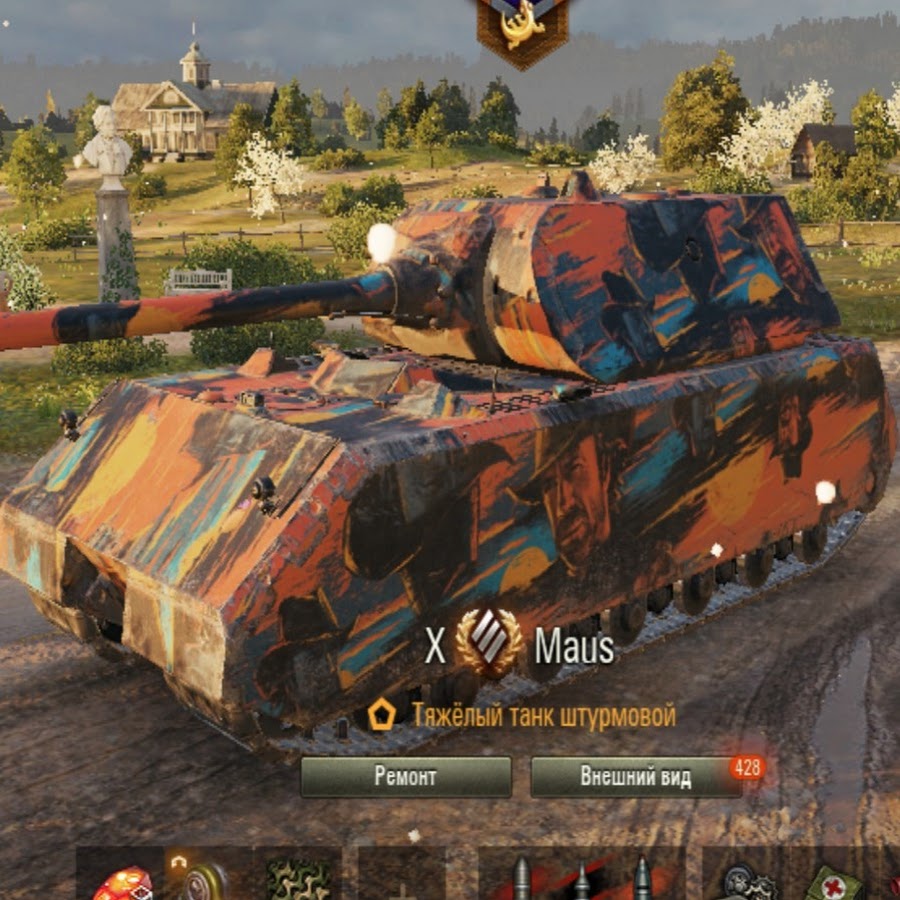Open the shell ammunition loadout panel
Image resolution: width=900 pixels, height=900 pixels.
click(x=581, y=876)
